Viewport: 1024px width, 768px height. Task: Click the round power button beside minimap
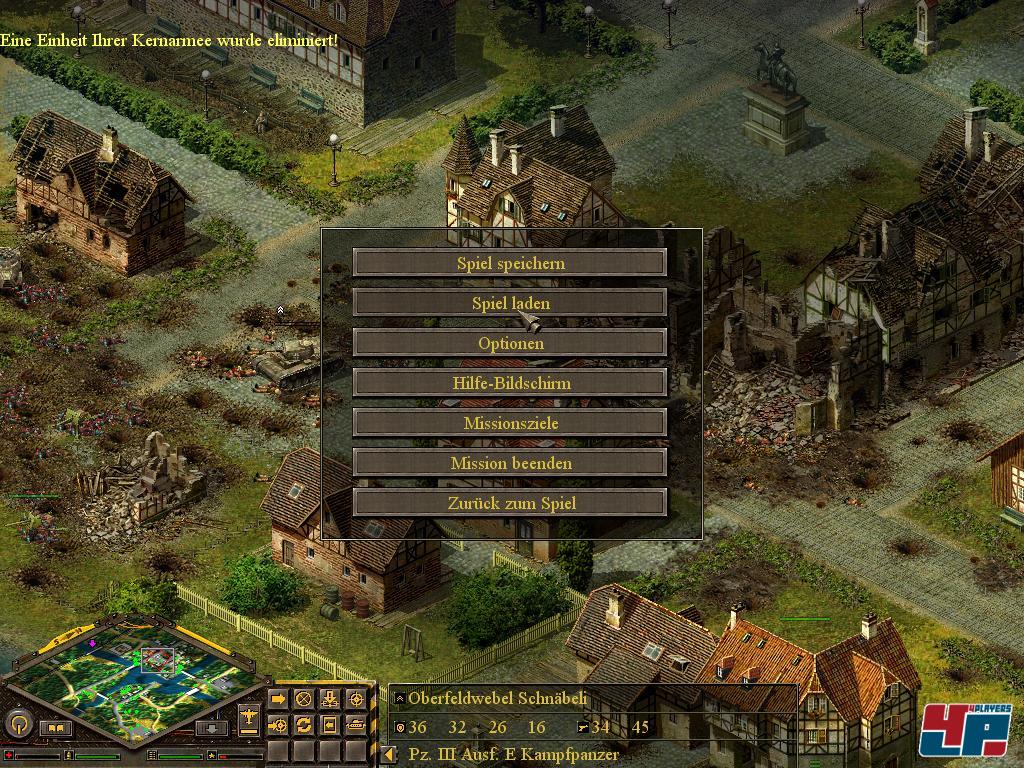coord(18,723)
